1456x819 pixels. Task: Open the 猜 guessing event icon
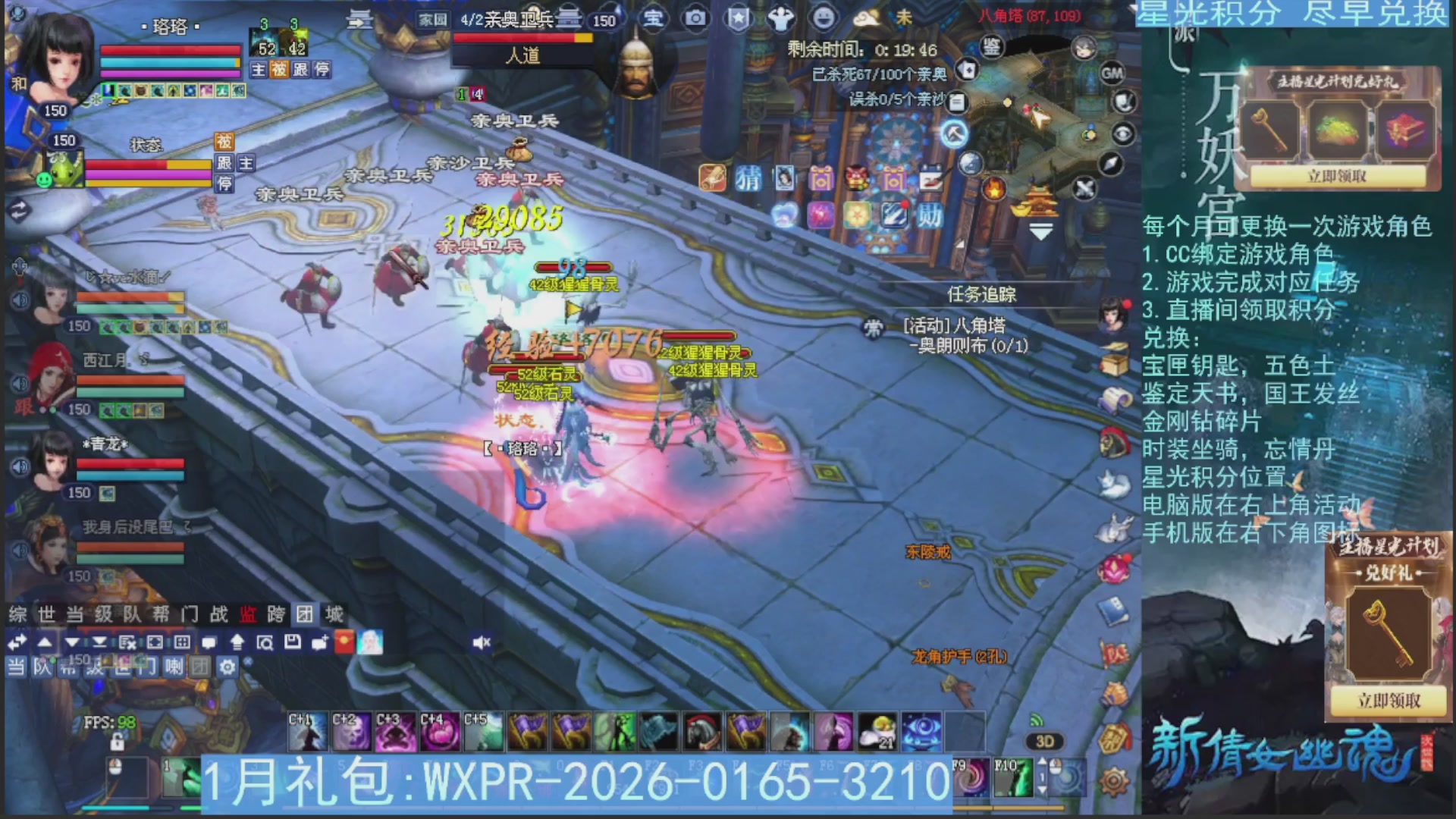[748, 179]
